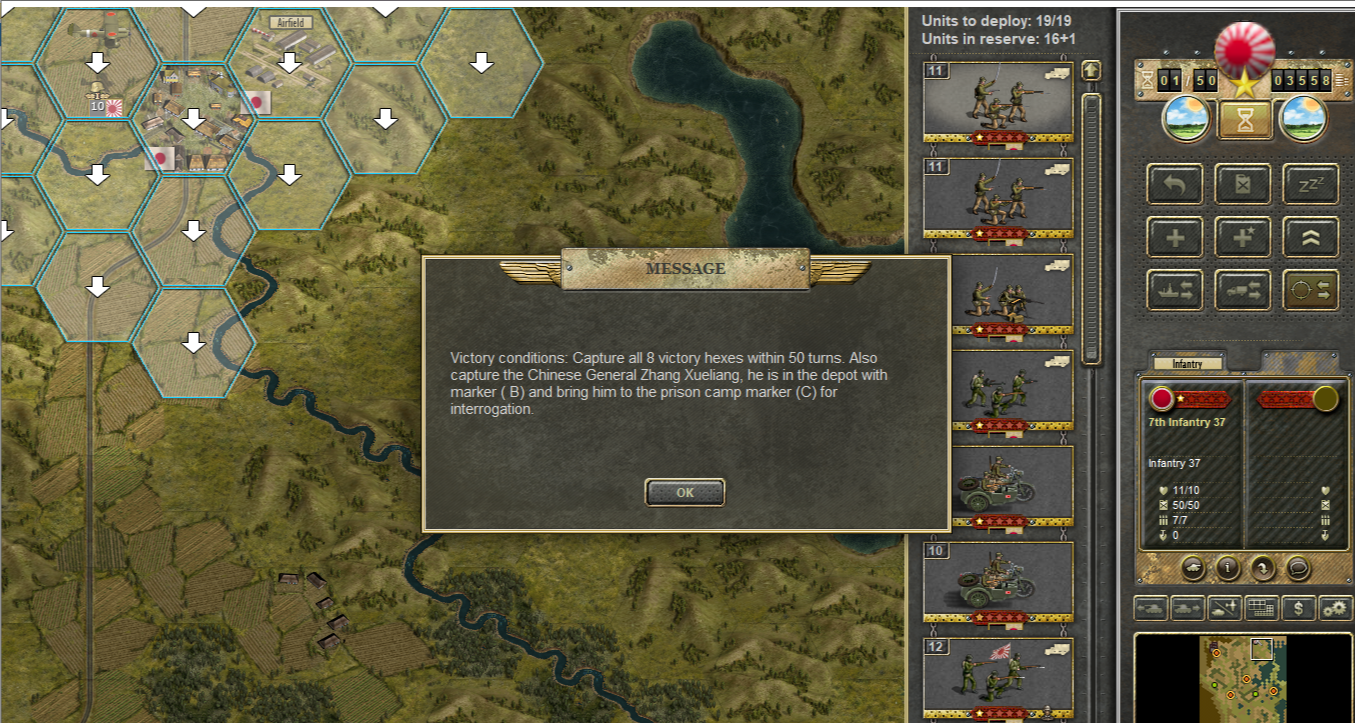Choose the plus-star elite replacements button
1355x723 pixels.
pyautogui.click(x=1243, y=238)
